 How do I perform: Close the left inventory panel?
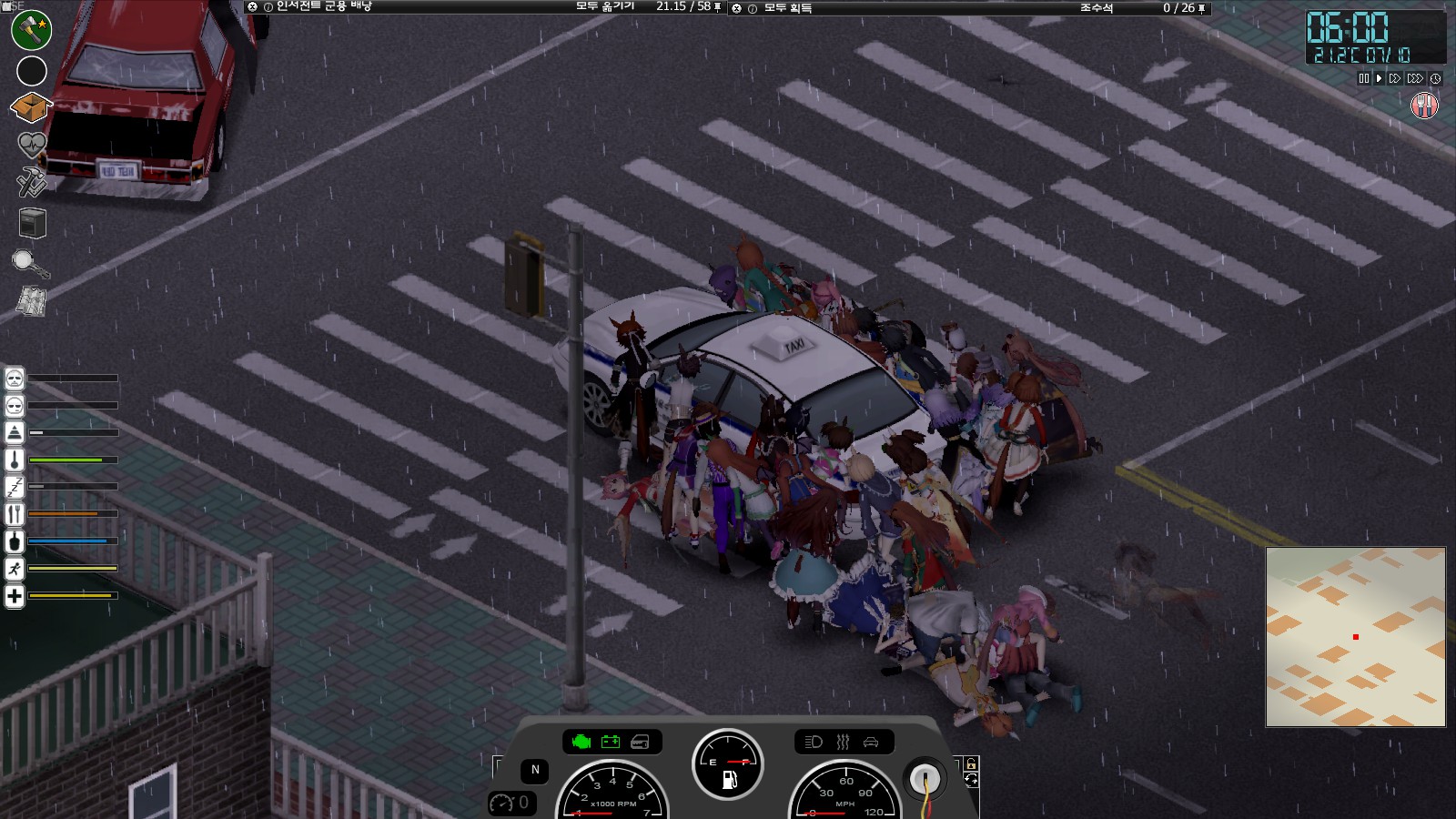click(x=252, y=7)
